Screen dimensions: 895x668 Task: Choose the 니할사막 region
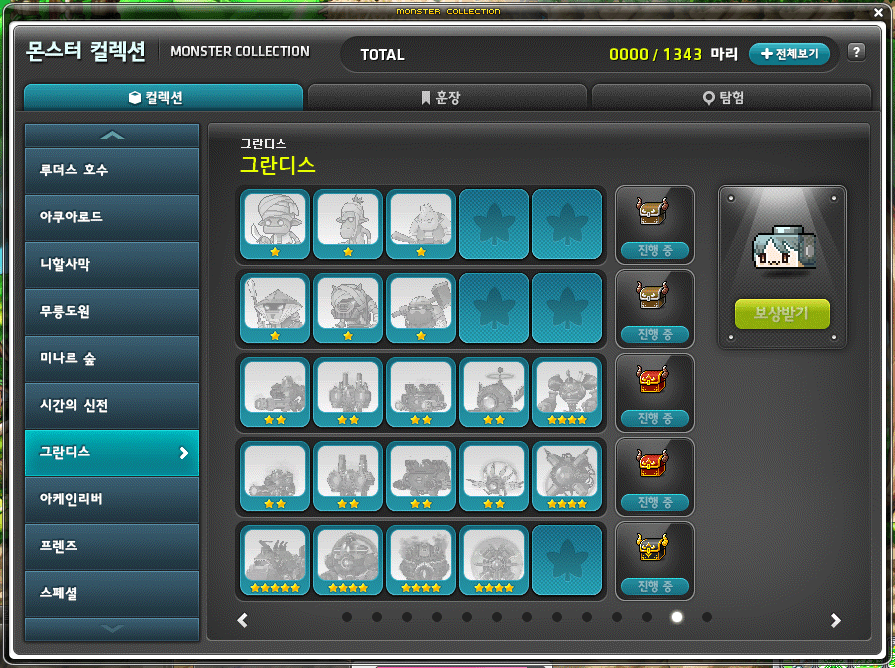tap(112, 264)
